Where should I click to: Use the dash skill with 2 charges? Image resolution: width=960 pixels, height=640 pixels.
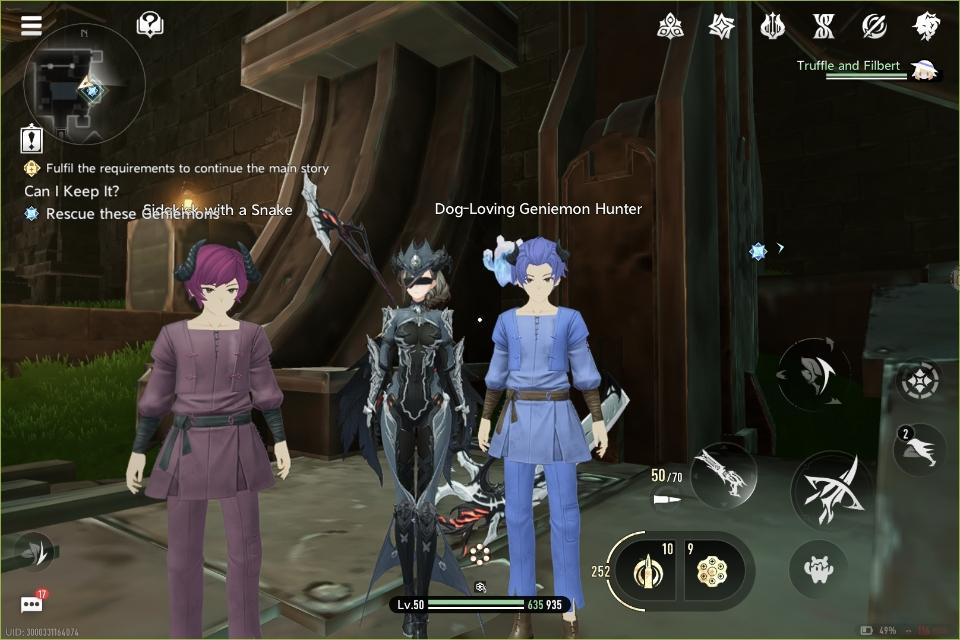[x=920, y=449]
